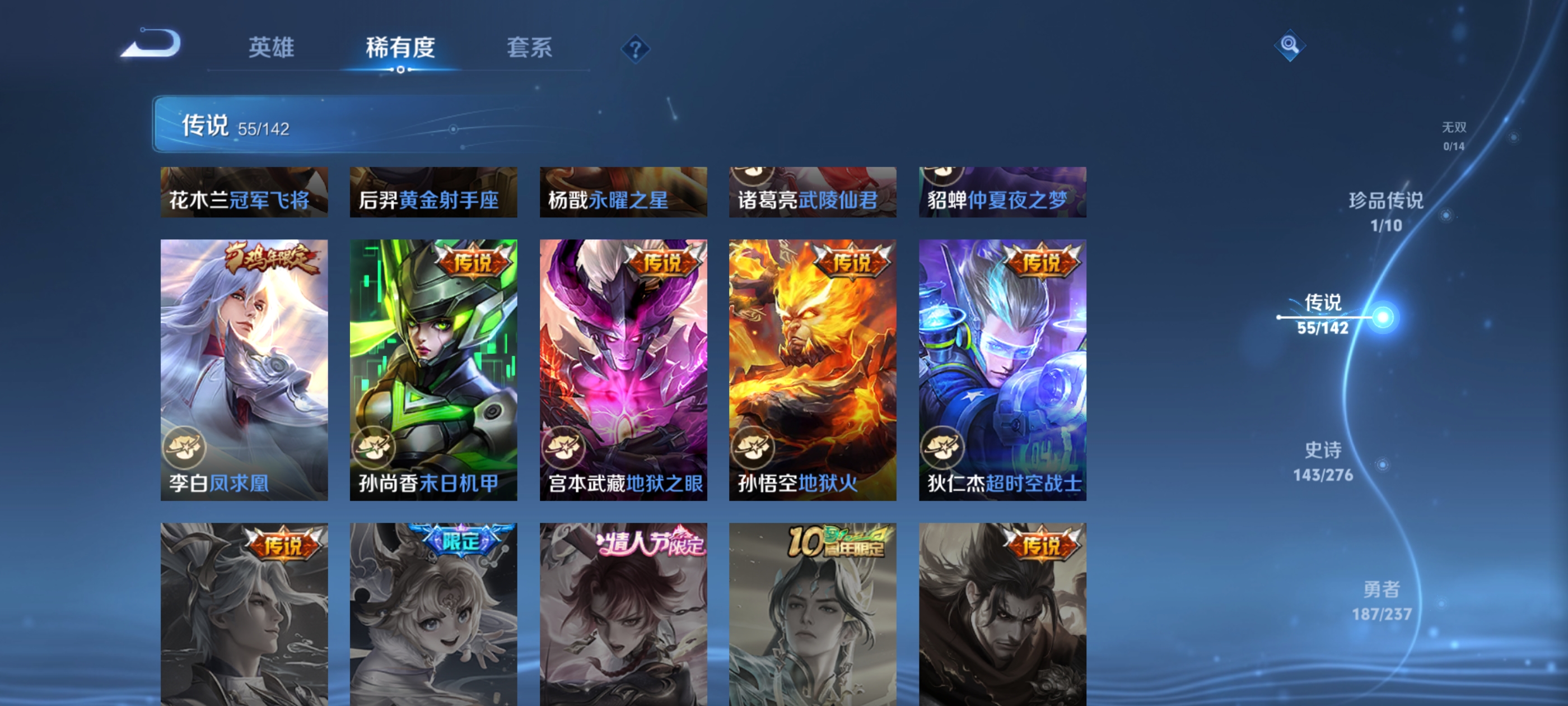Open the magnifier search icon
Viewport: 1568px width, 706px height.
pyautogui.click(x=1291, y=46)
